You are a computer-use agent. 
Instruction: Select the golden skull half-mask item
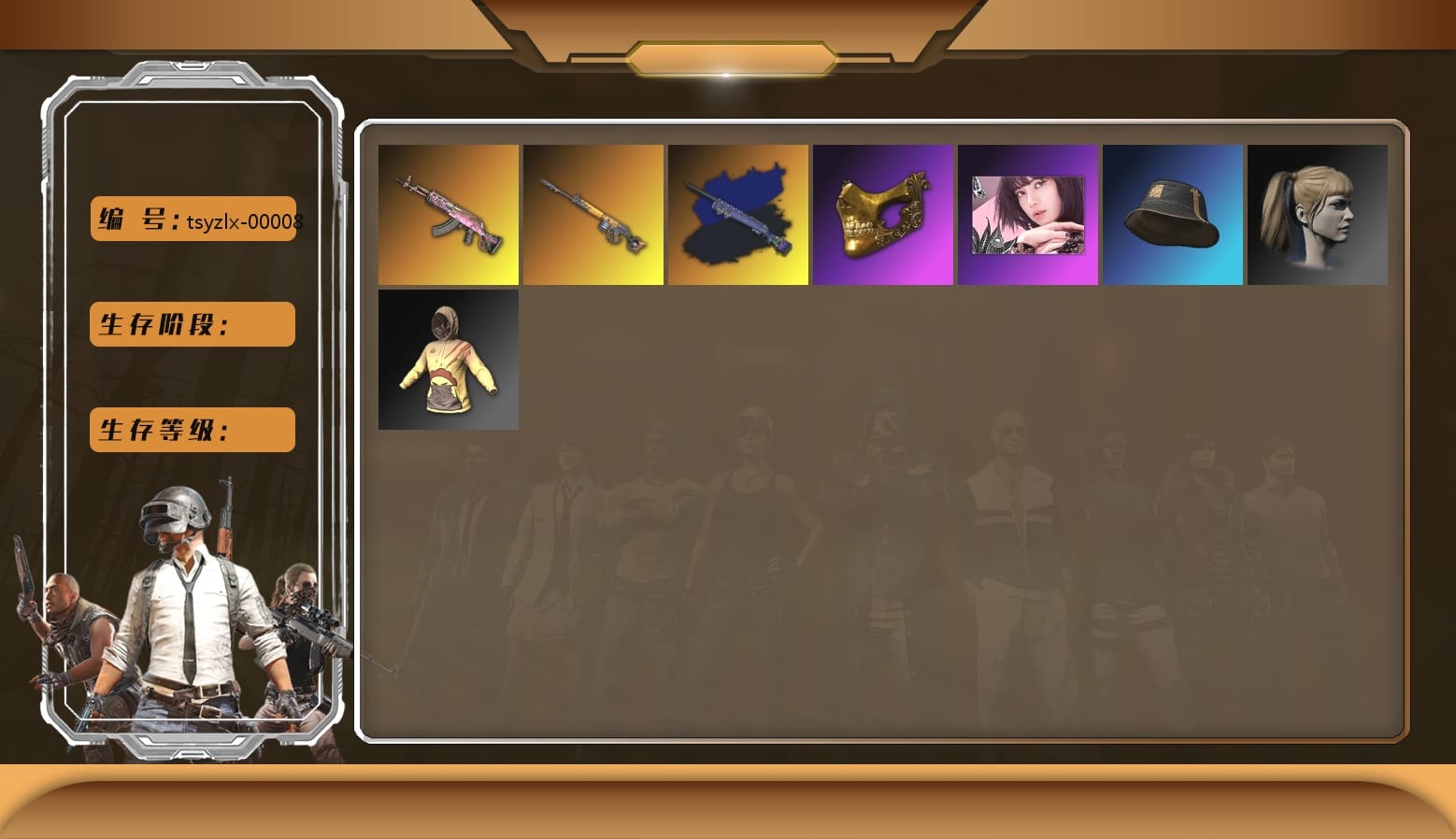(882, 214)
